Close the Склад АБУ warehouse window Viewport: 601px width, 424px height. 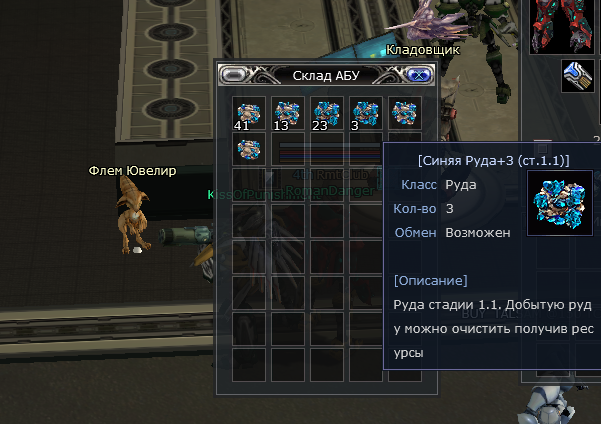[x=414, y=75]
